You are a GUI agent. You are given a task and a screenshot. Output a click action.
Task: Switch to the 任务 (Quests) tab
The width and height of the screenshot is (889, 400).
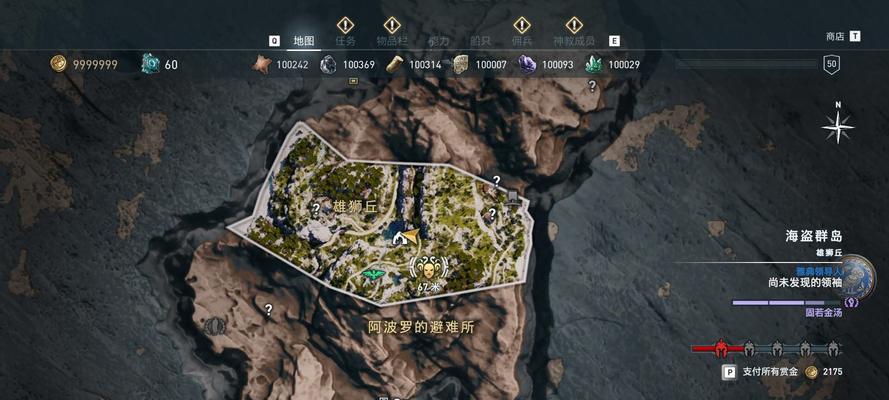pyautogui.click(x=345, y=41)
